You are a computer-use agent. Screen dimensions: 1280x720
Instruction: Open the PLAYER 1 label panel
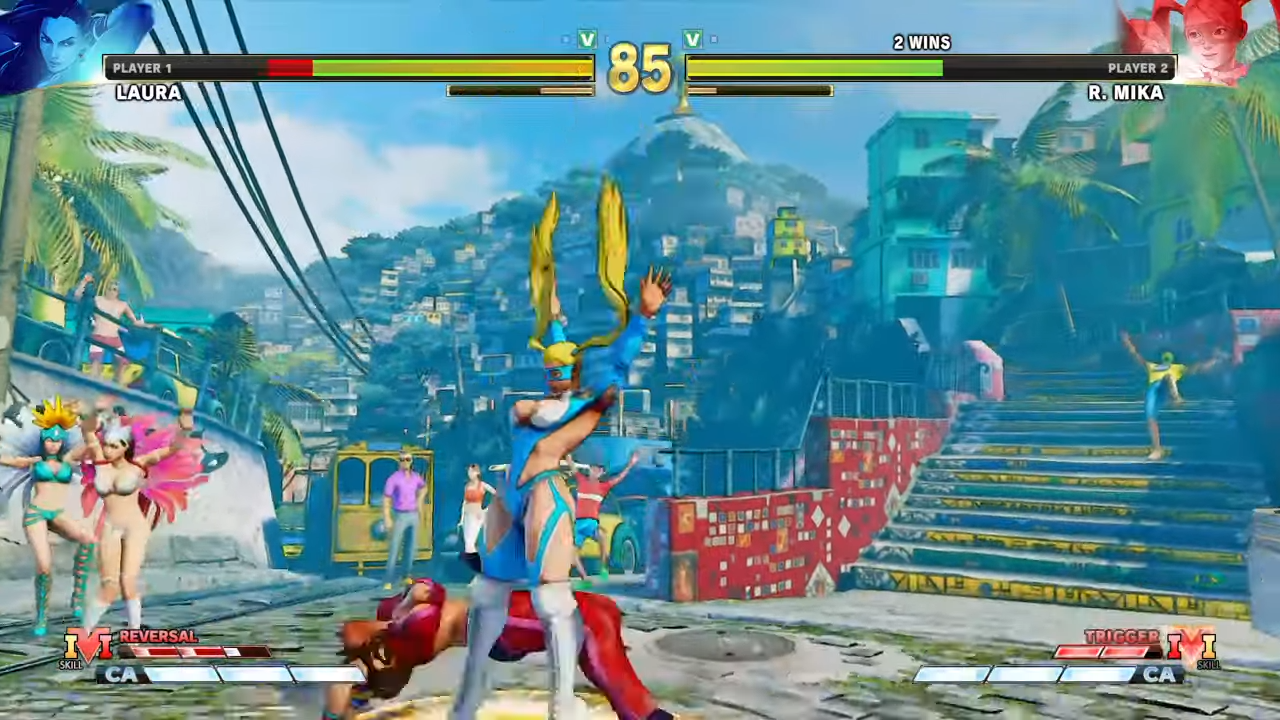[143, 67]
